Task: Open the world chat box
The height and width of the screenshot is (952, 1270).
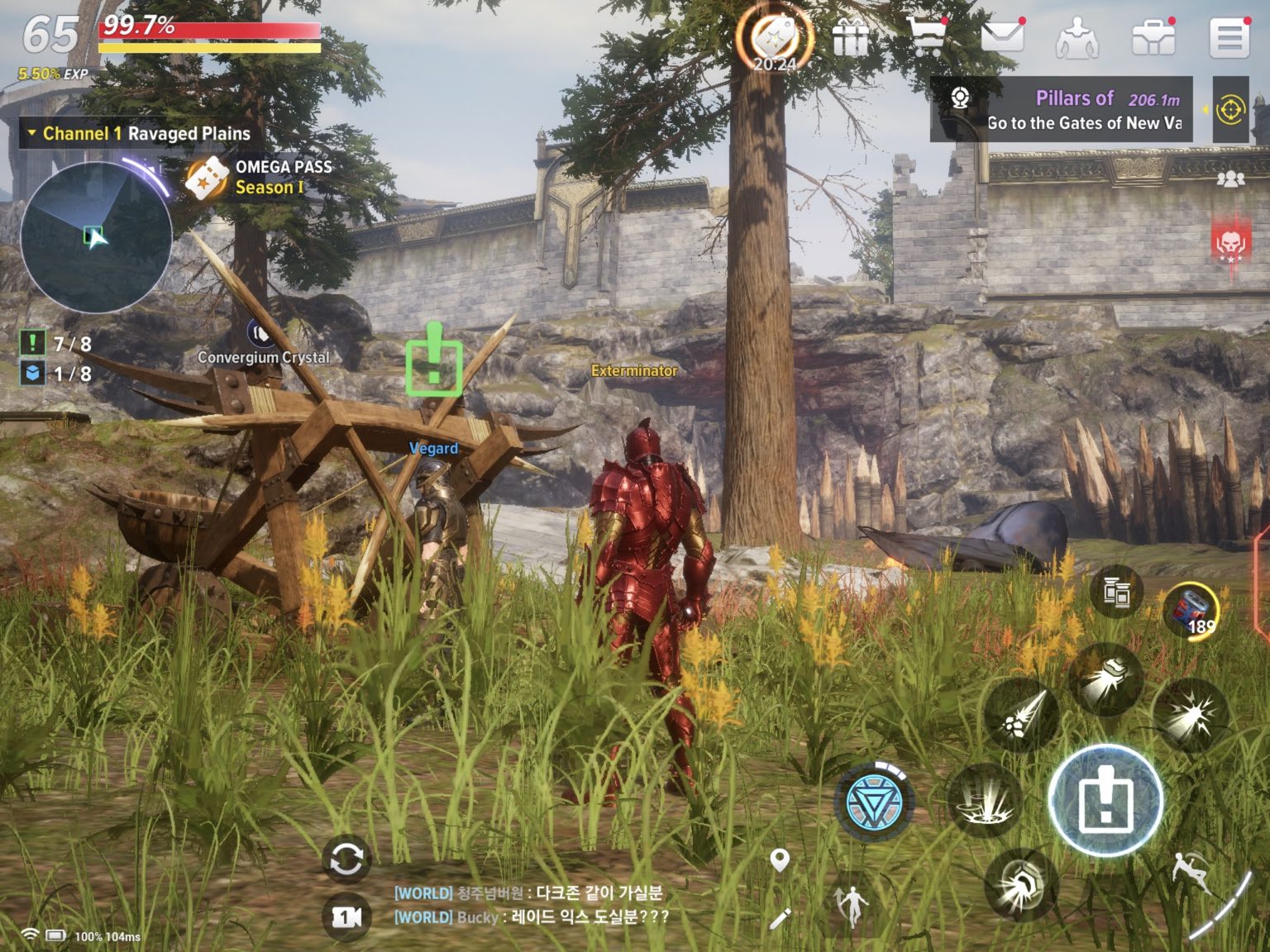Action: (529, 905)
